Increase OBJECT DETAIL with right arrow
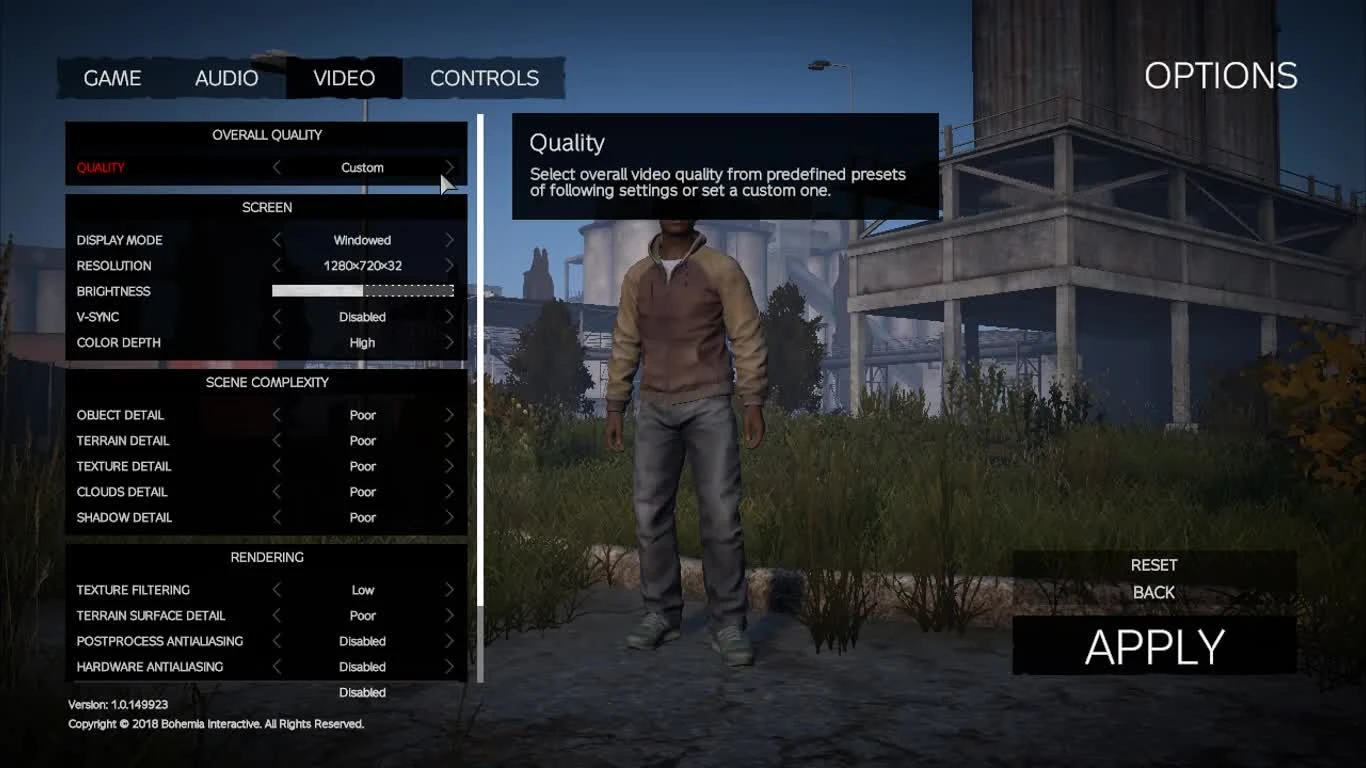Viewport: 1366px width, 768px height. [x=449, y=414]
